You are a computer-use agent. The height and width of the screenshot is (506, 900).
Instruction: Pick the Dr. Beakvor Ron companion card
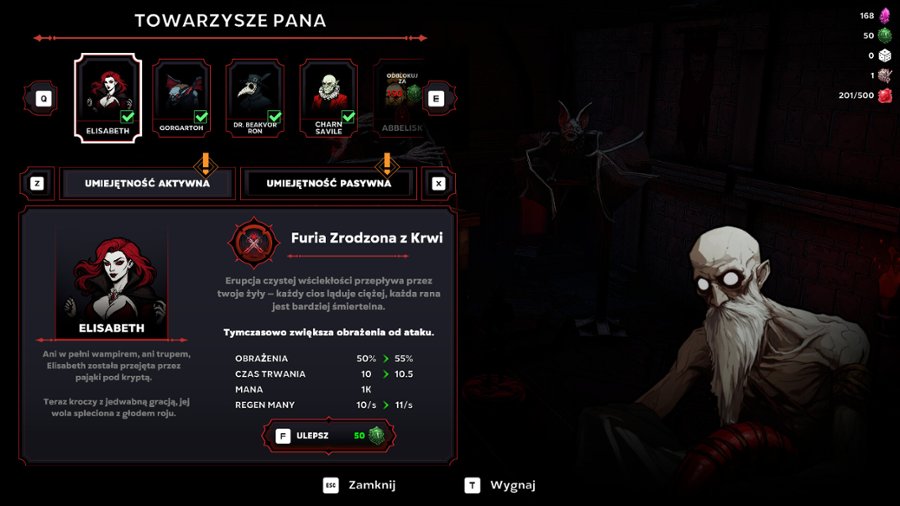(255, 97)
